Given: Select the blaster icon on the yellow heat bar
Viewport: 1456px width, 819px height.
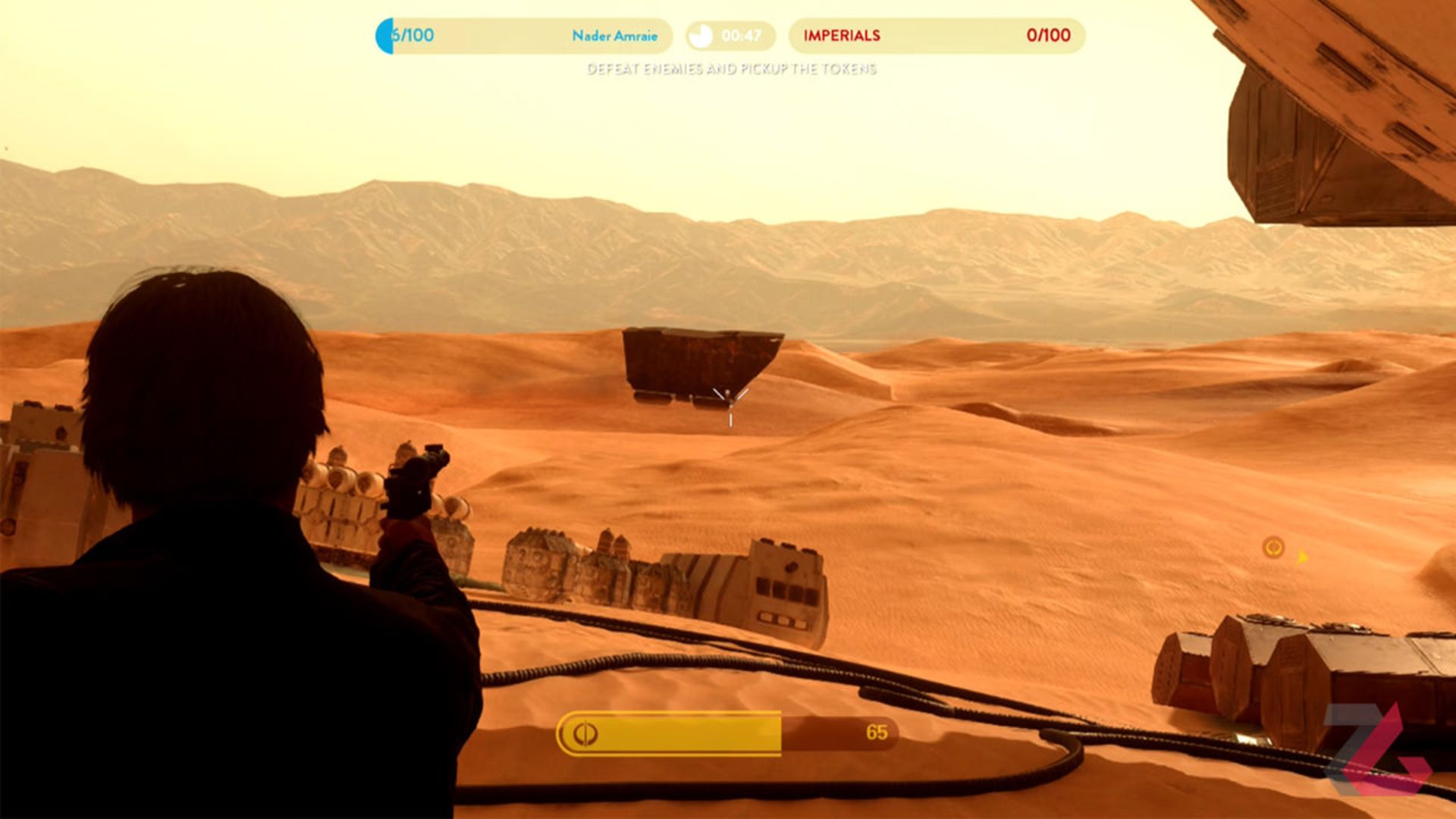Looking at the screenshot, I should pos(585,733).
